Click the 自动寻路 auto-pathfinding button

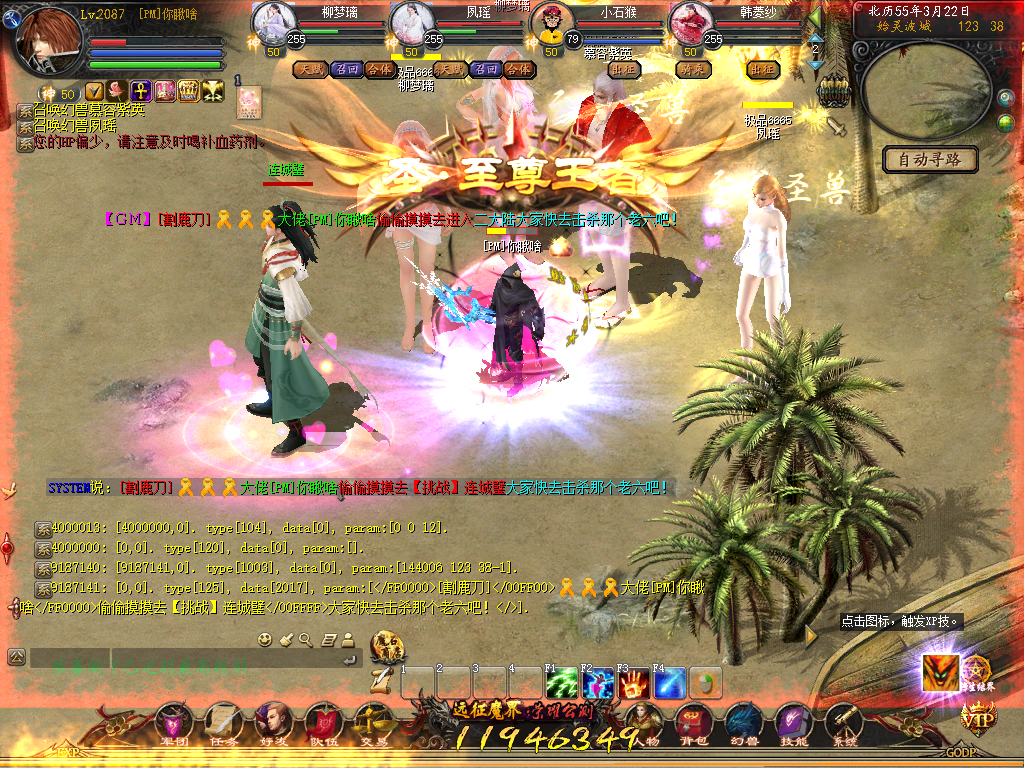point(929,159)
